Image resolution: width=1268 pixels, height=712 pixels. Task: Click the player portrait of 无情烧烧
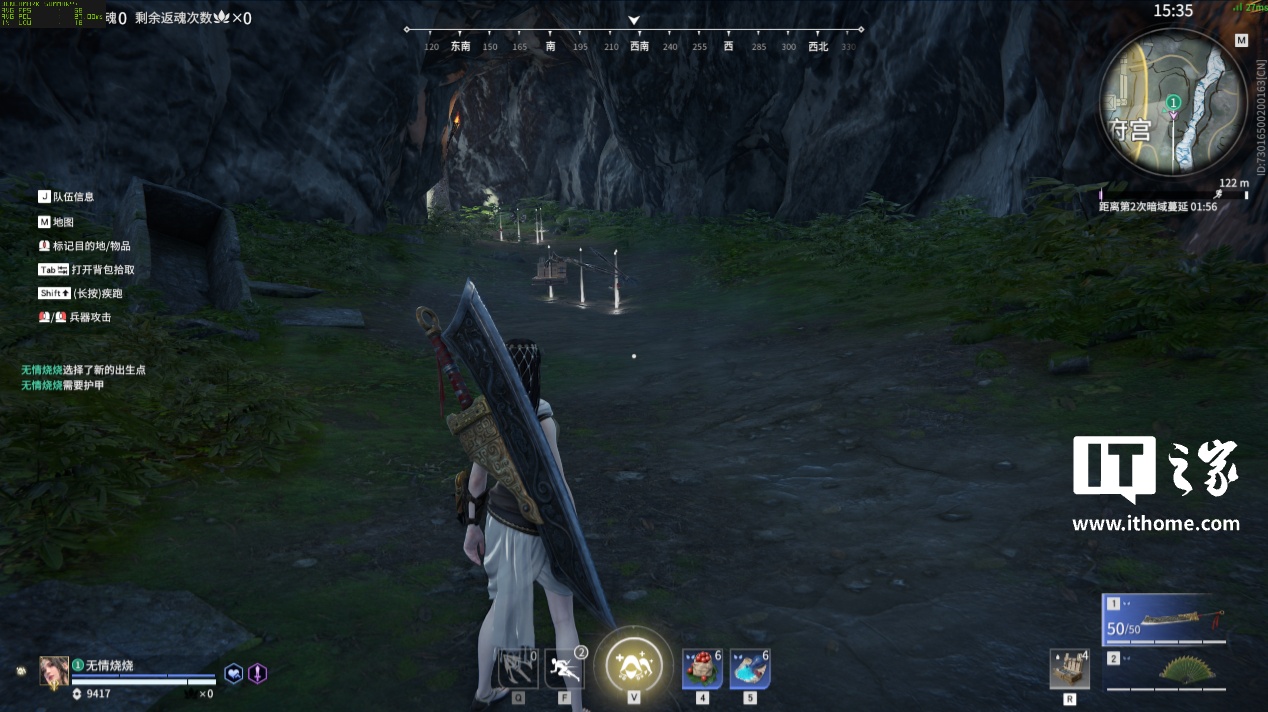point(54,671)
